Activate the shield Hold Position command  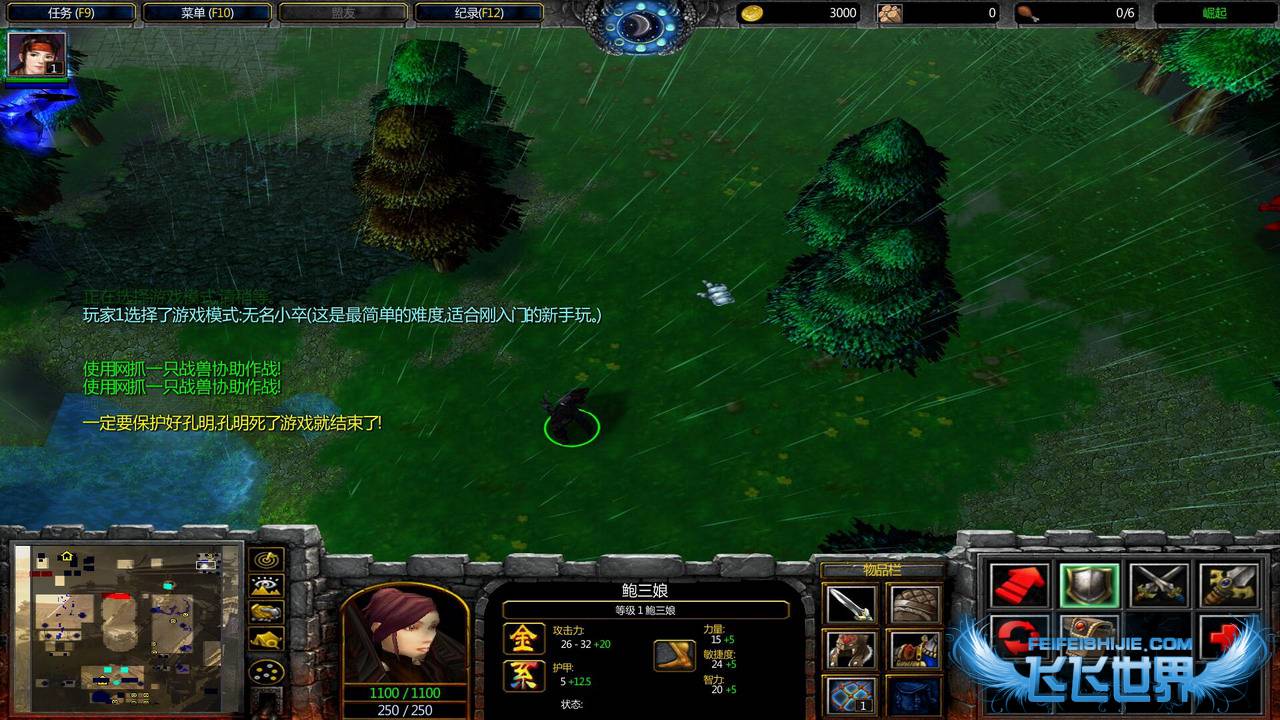tap(1089, 586)
